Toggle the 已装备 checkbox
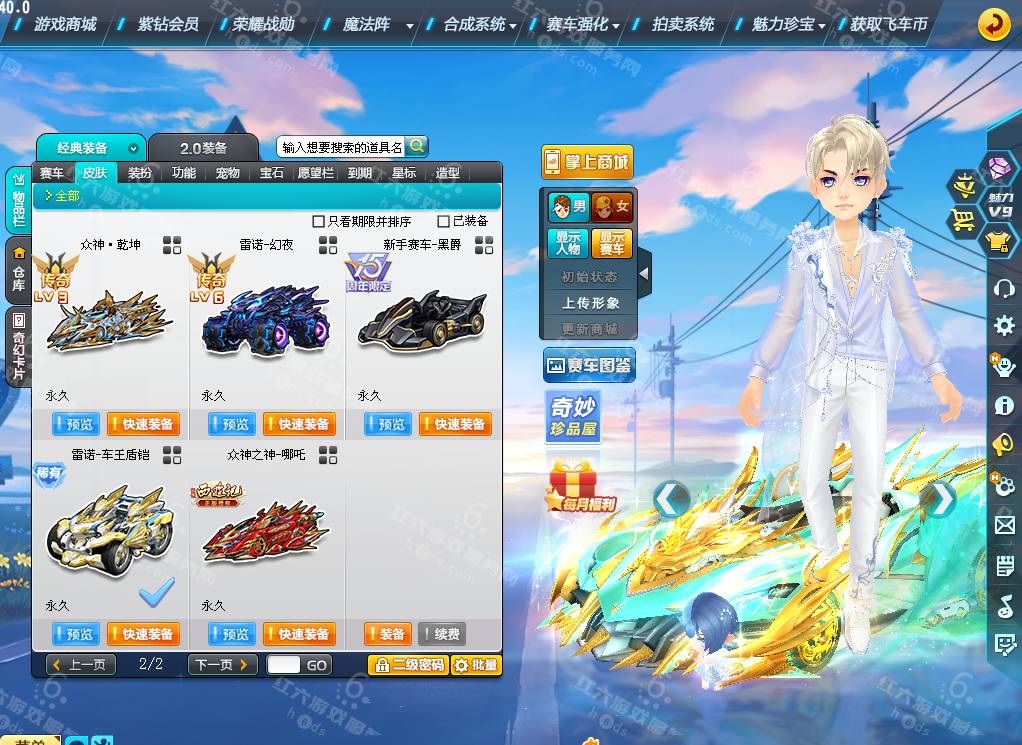This screenshot has width=1022, height=745. click(444, 221)
